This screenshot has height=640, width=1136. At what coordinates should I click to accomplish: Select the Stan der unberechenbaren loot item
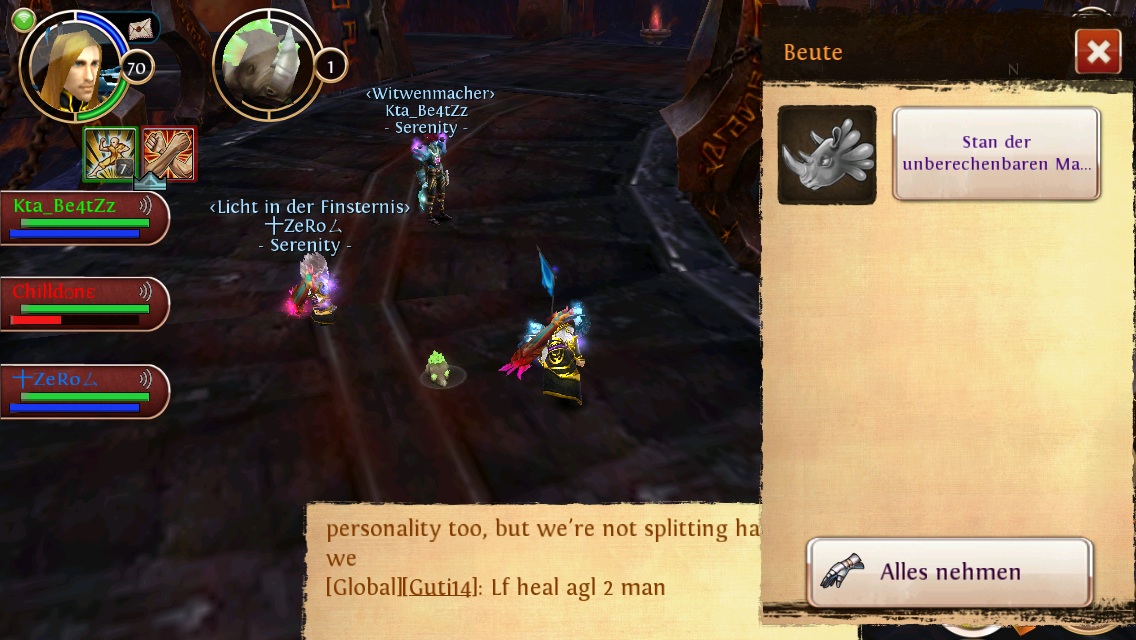pos(996,154)
